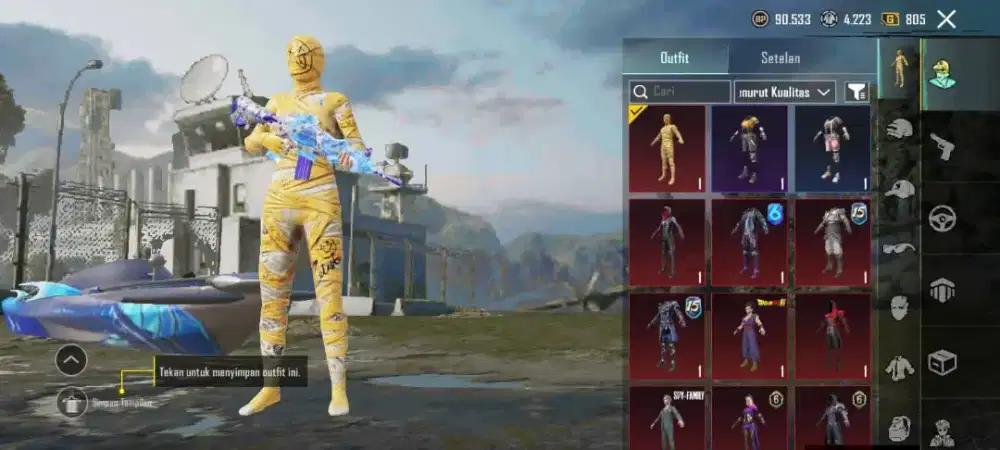Select the character avatar with yellow cap
The height and width of the screenshot is (450, 1000).
(x=941, y=73)
